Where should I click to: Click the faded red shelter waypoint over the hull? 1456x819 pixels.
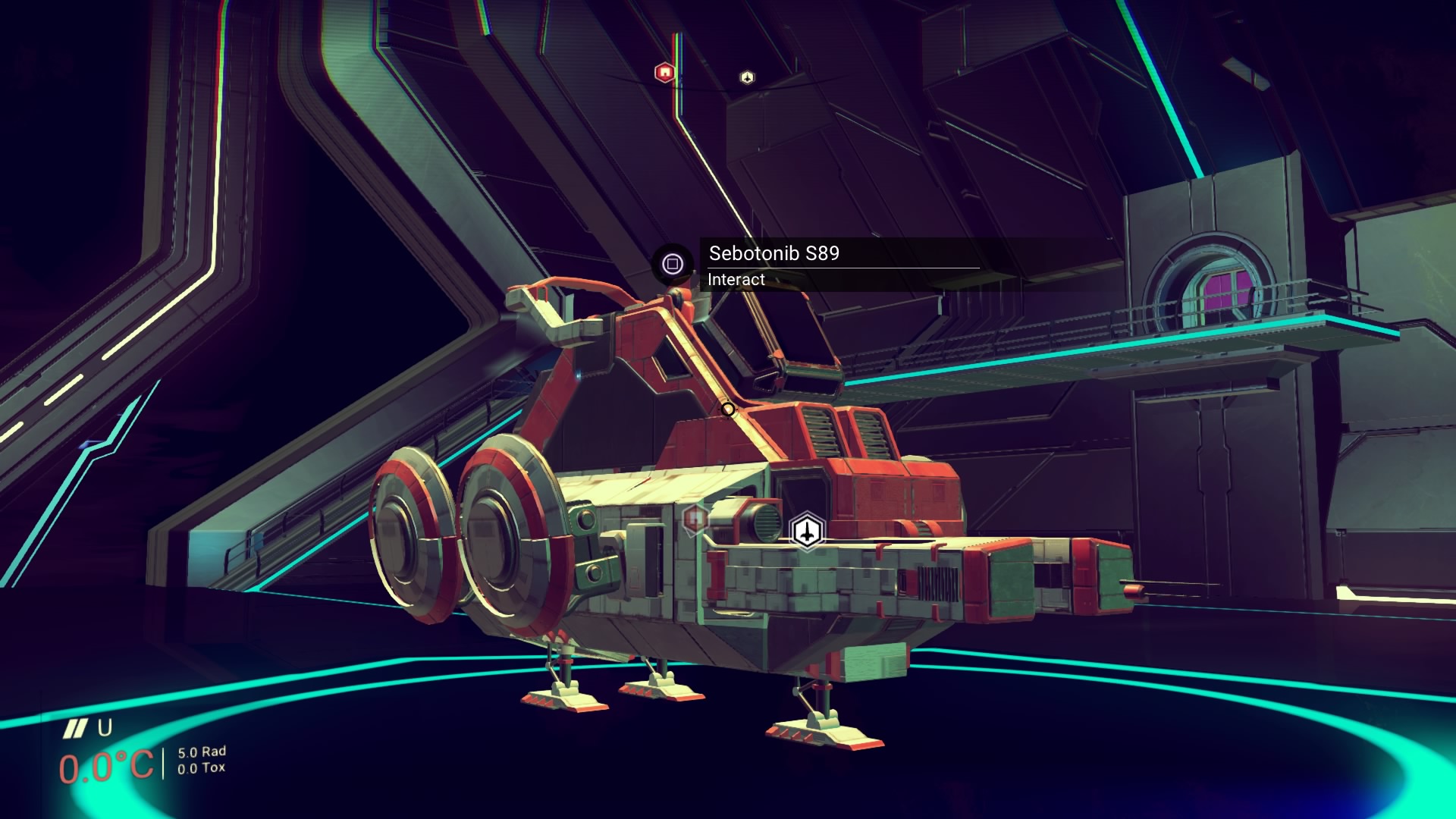[x=695, y=519]
